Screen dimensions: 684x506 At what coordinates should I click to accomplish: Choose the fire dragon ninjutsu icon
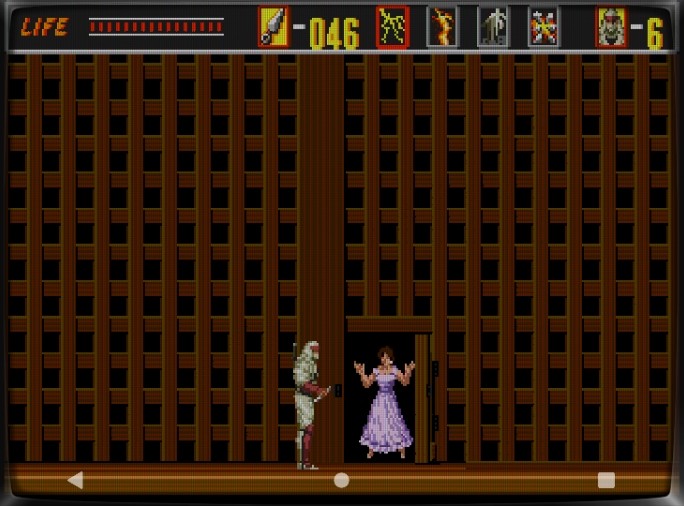[x=442, y=27]
